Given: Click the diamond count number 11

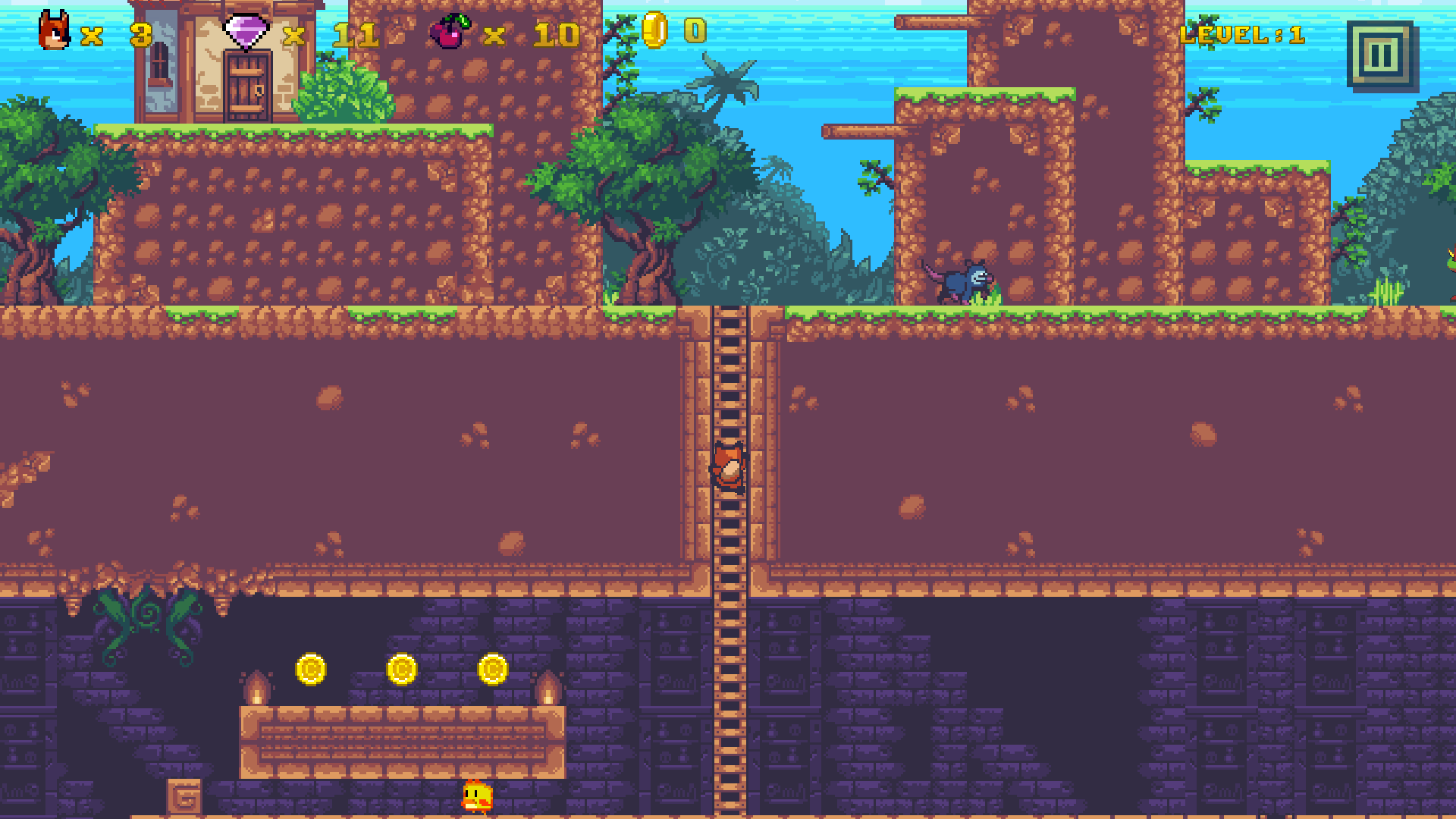Looking at the screenshot, I should [356, 34].
